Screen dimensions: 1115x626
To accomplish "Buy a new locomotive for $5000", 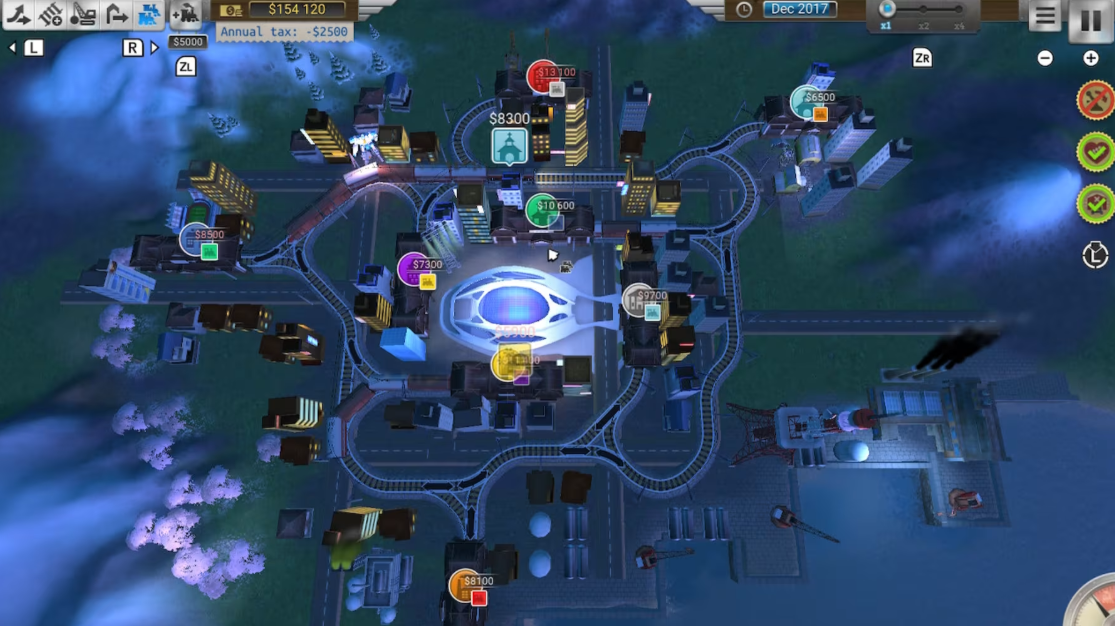I will point(186,15).
